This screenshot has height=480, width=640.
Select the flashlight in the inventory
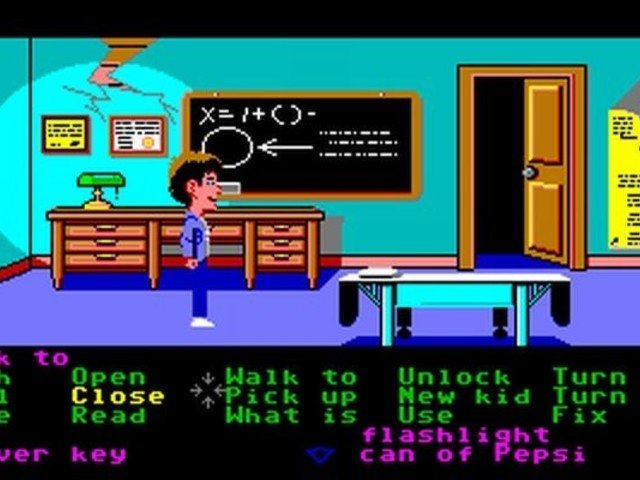[x=456, y=435]
